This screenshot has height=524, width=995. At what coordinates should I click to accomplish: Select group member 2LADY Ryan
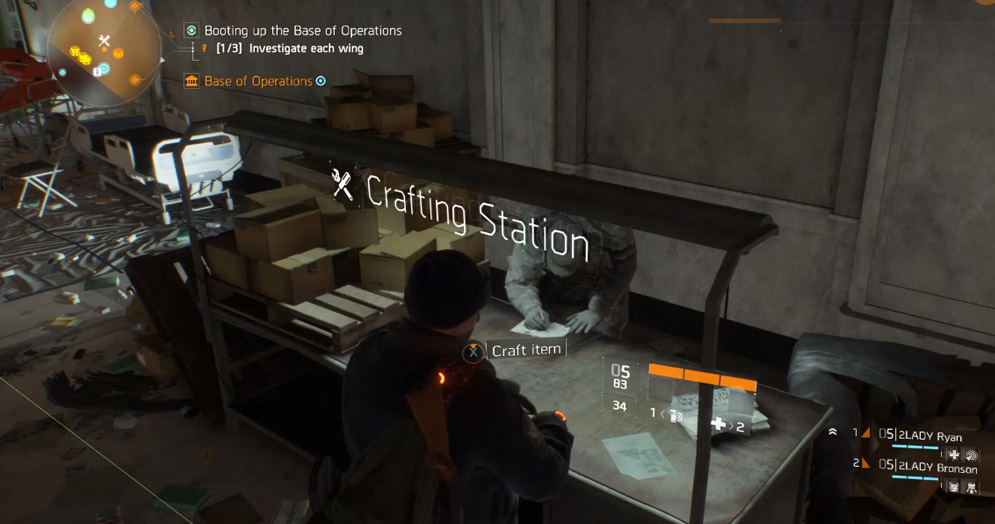(930, 436)
